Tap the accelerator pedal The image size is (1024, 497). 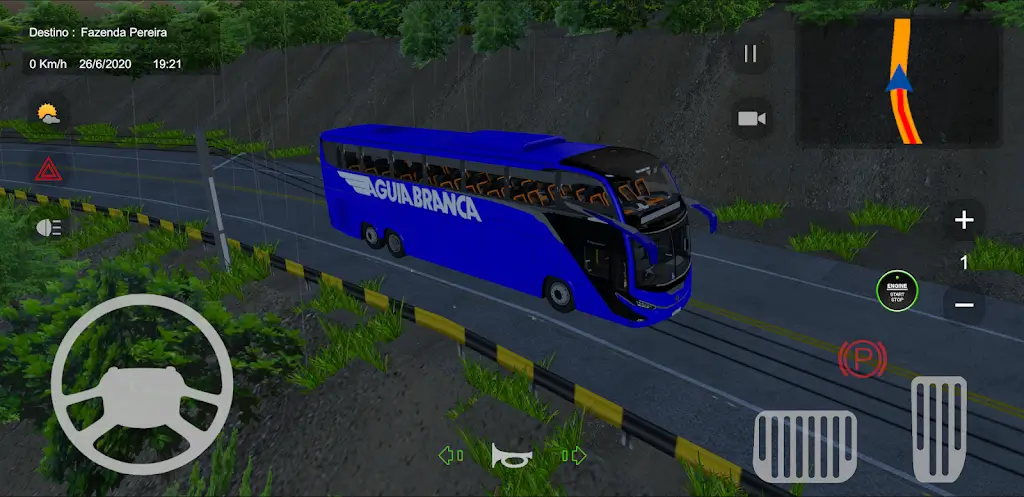[938, 430]
